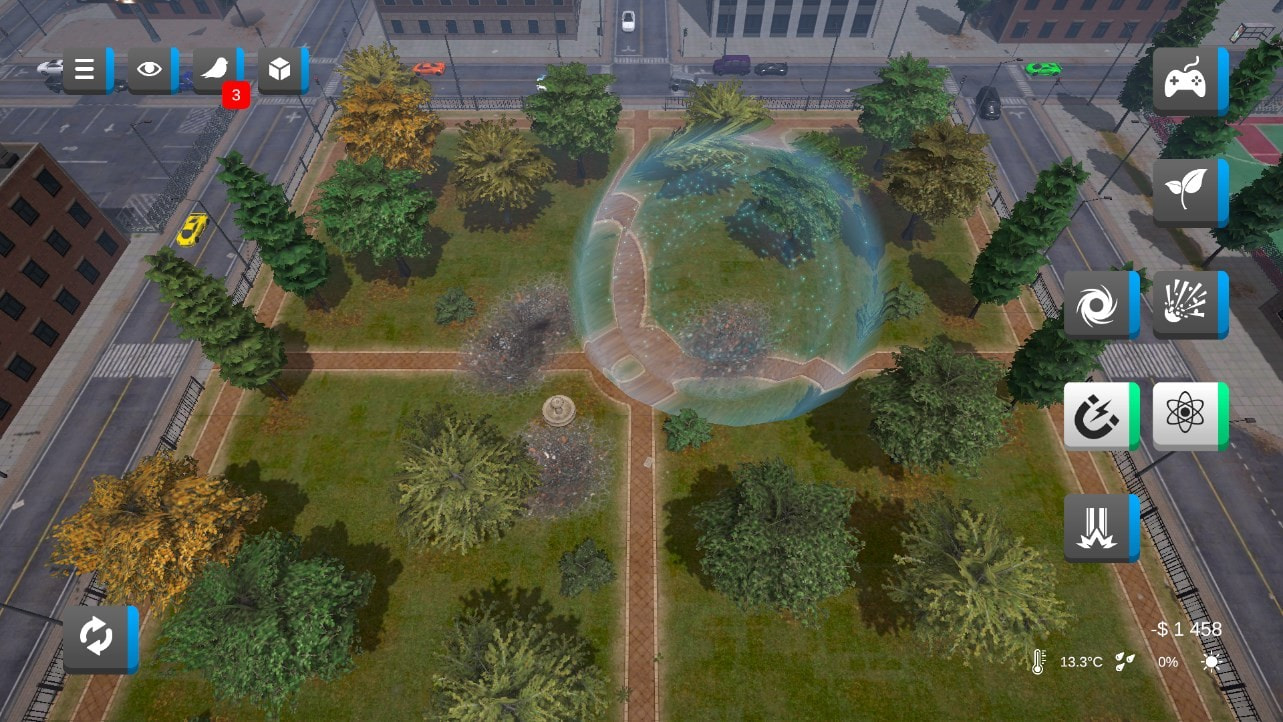
Task: Click the circular arrows reset button
Action: tap(99, 638)
